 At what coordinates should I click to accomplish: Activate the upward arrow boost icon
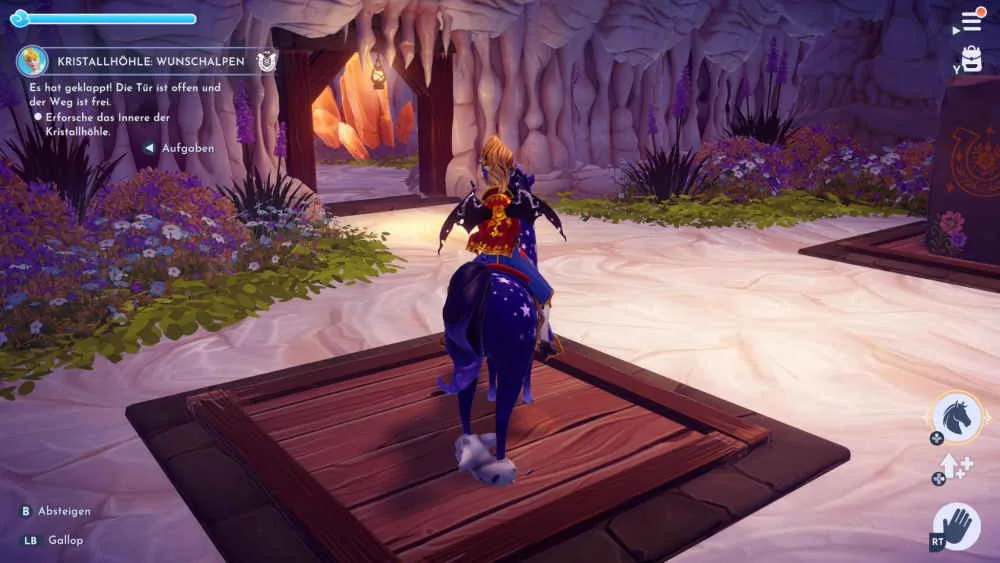coord(953,467)
